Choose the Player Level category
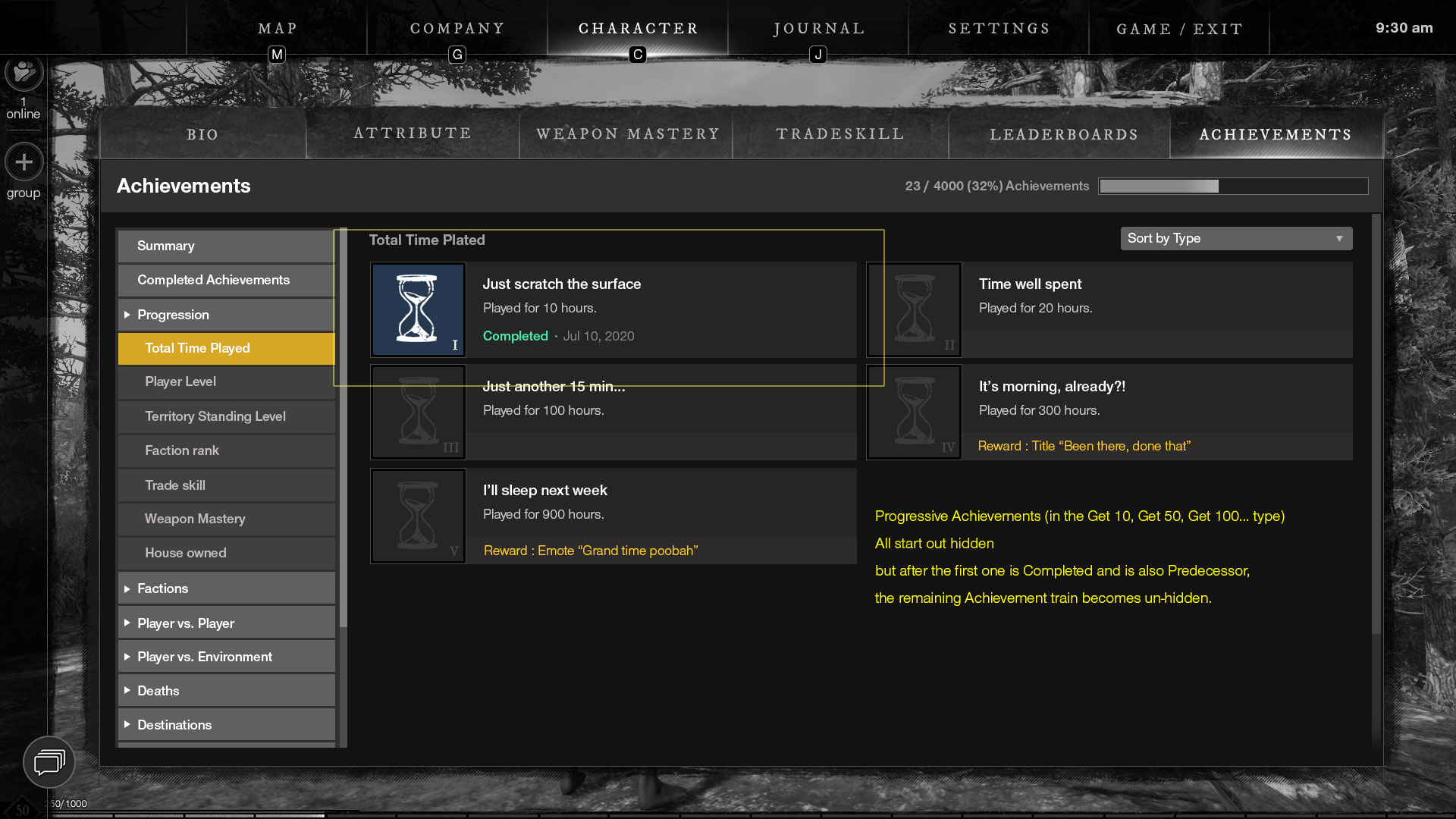1456x819 pixels. point(226,381)
